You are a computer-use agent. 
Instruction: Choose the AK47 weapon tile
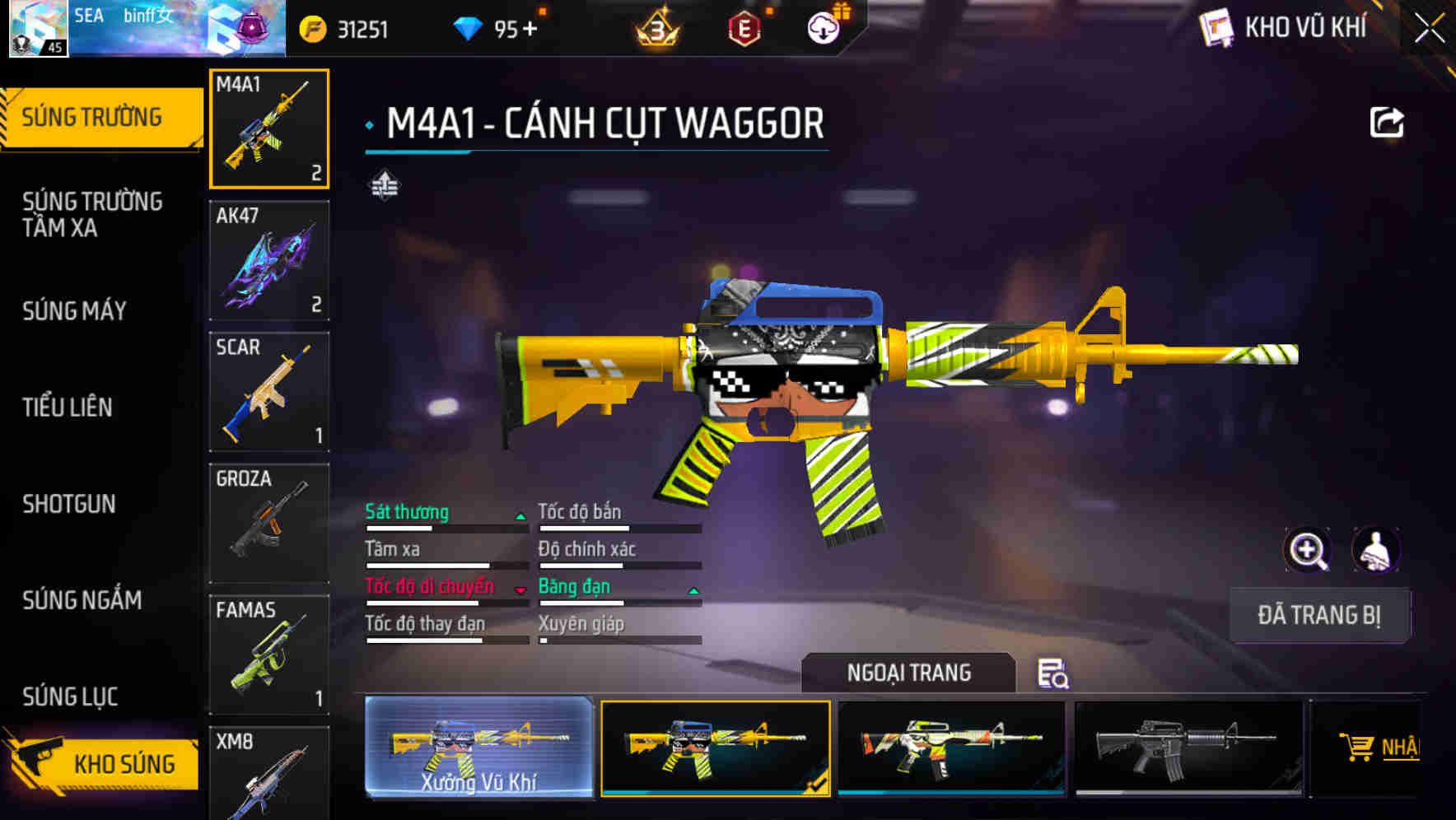click(x=269, y=260)
